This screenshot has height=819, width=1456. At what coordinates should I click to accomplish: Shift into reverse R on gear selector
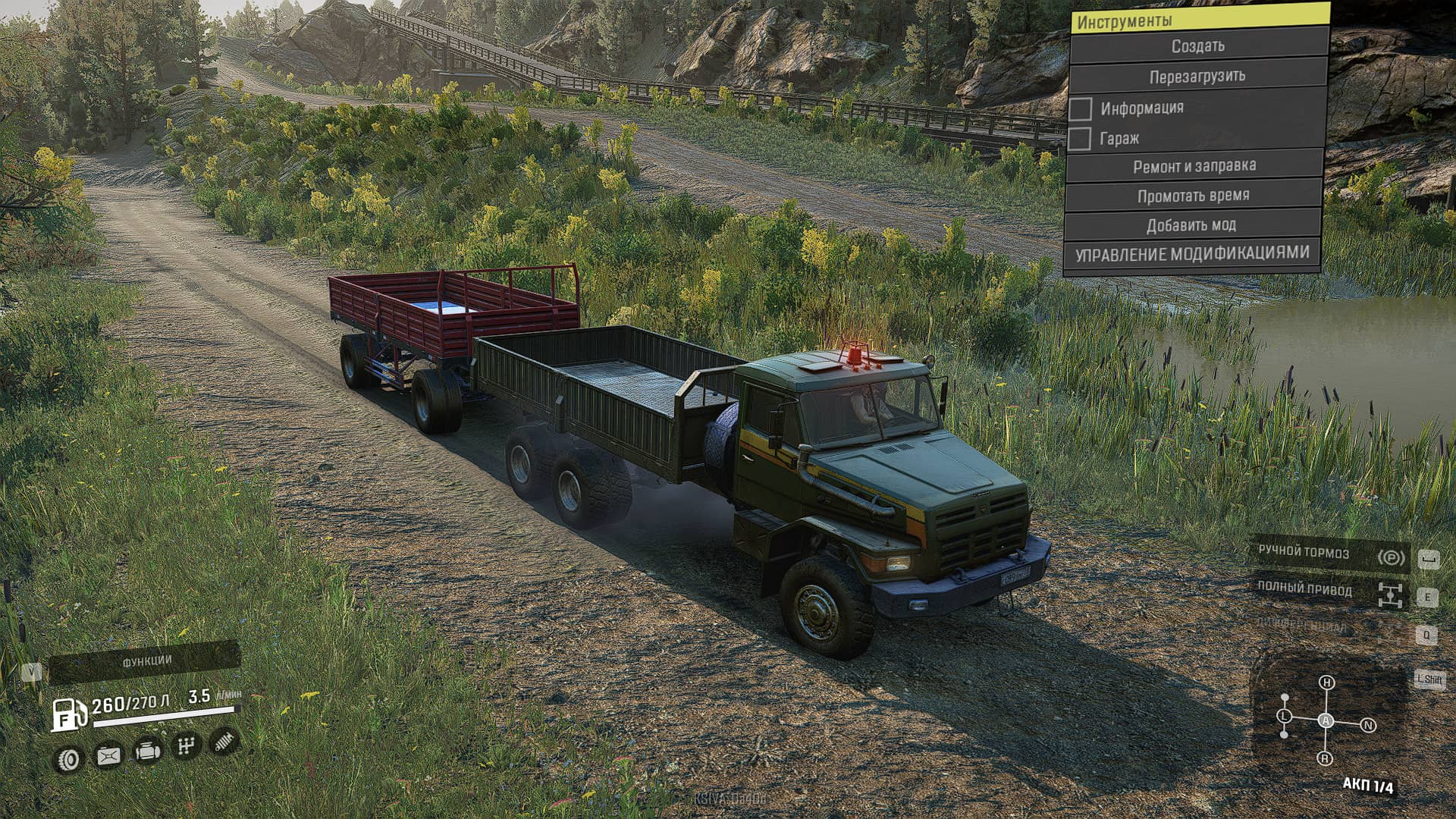coord(1325,758)
